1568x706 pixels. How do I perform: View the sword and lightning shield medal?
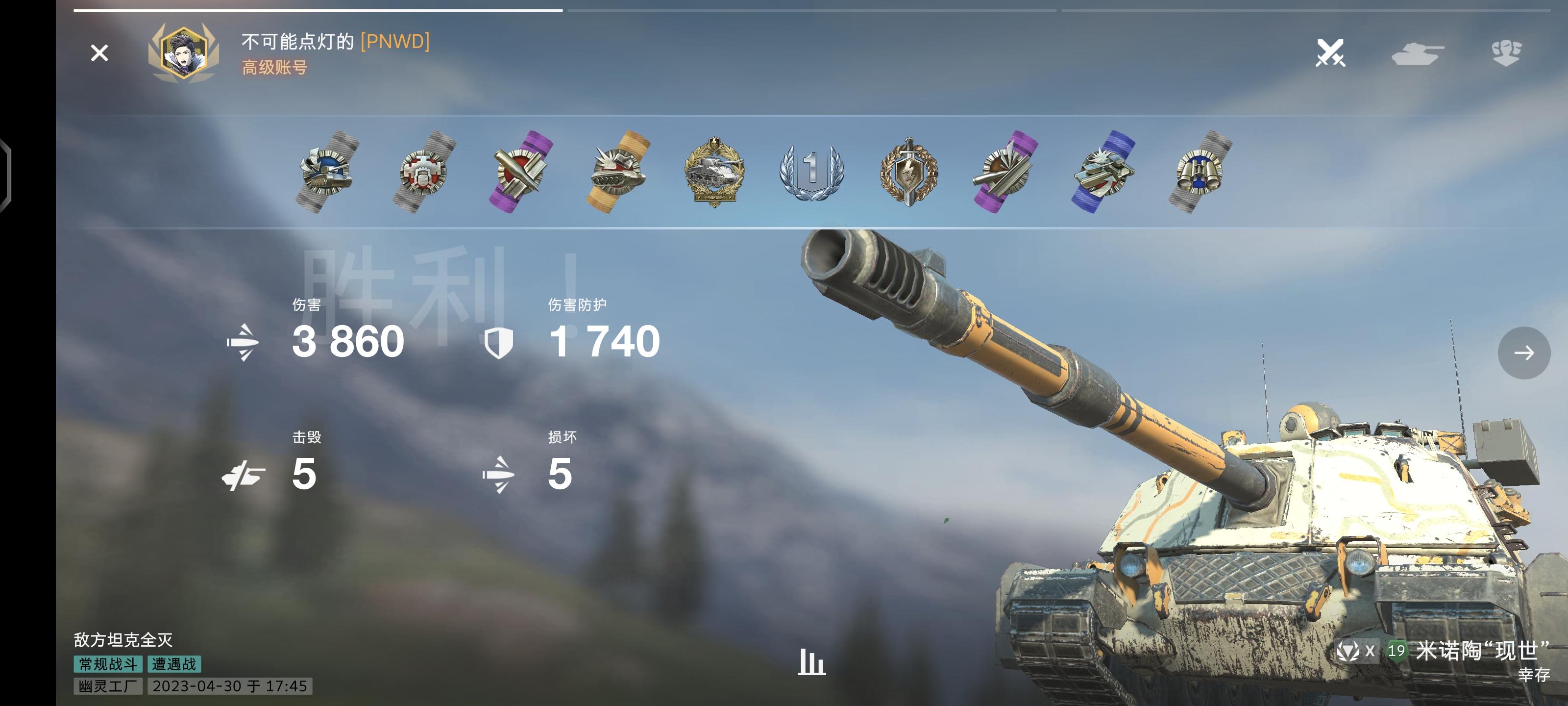pos(908,172)
